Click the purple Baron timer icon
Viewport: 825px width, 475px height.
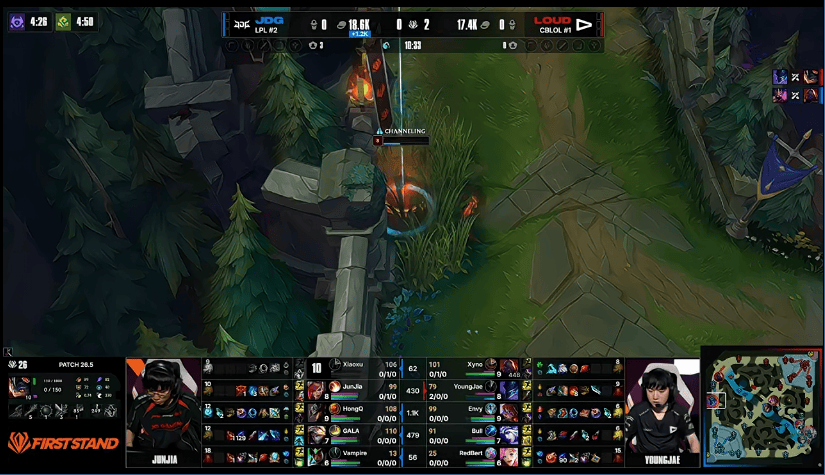[x=17, y=21]
